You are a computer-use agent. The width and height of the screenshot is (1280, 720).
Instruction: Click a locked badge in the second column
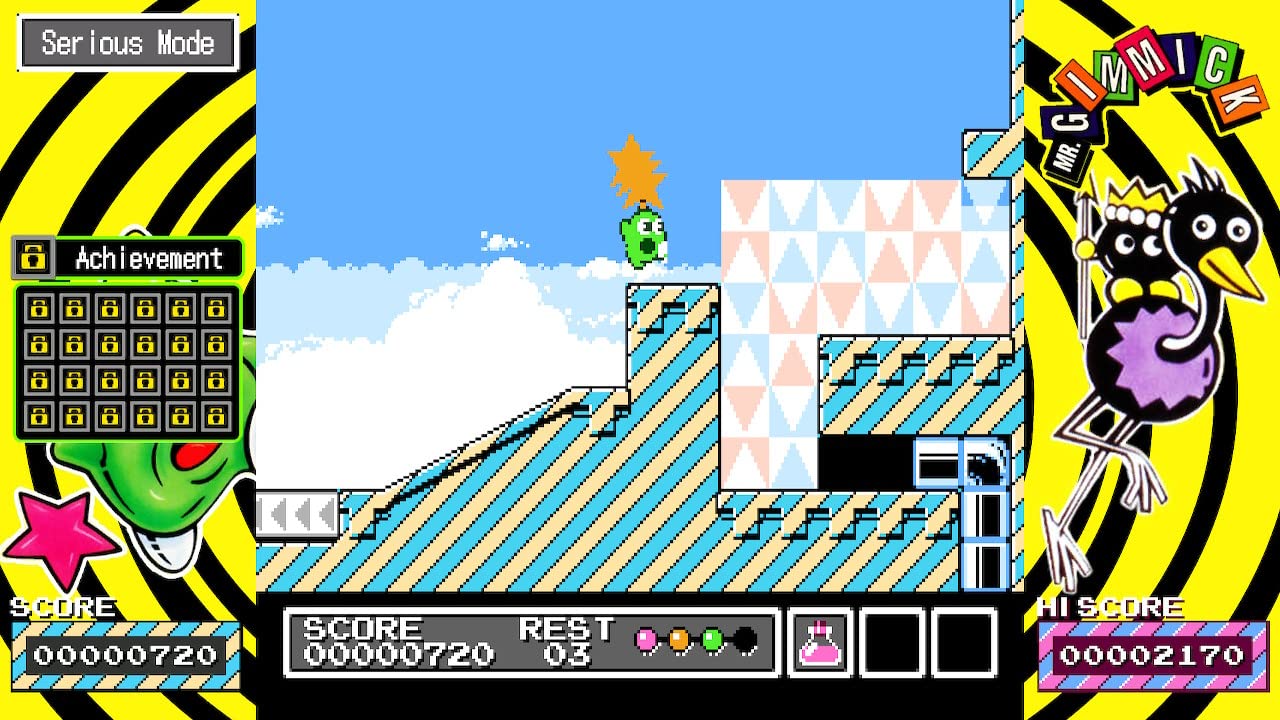click(74, 346)
